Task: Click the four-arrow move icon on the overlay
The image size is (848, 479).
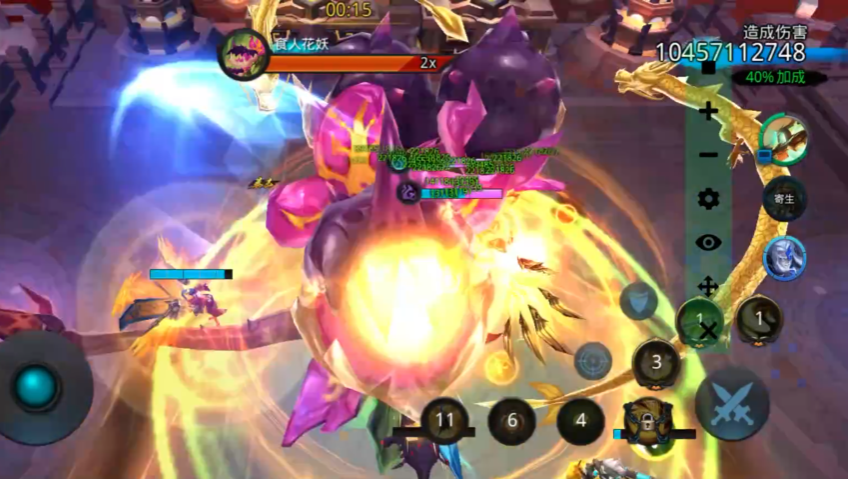Action: [x=708, y=286]
